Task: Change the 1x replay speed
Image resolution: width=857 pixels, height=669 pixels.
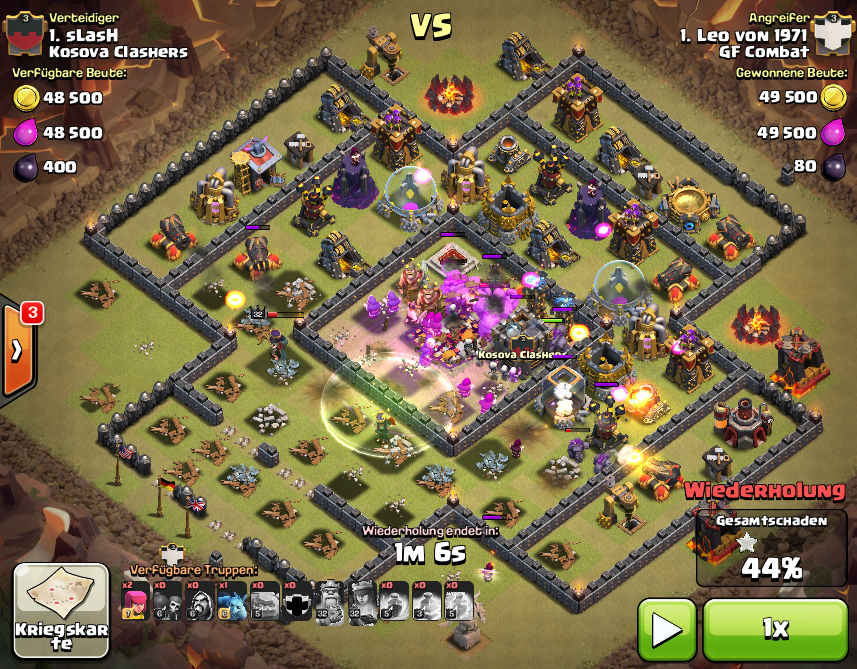Action: click(775, 629)
